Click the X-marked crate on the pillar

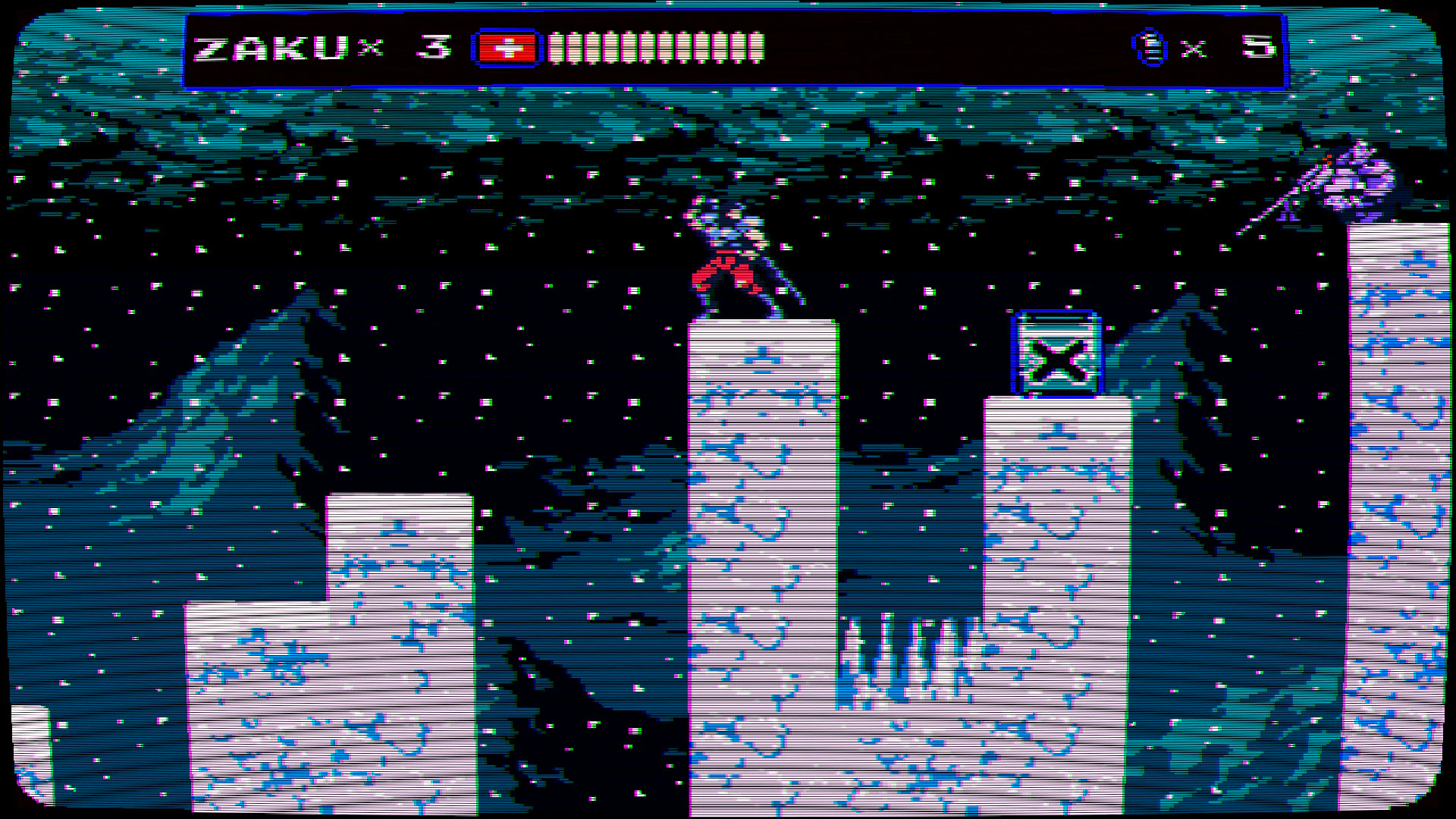(x=1057, y=358)
